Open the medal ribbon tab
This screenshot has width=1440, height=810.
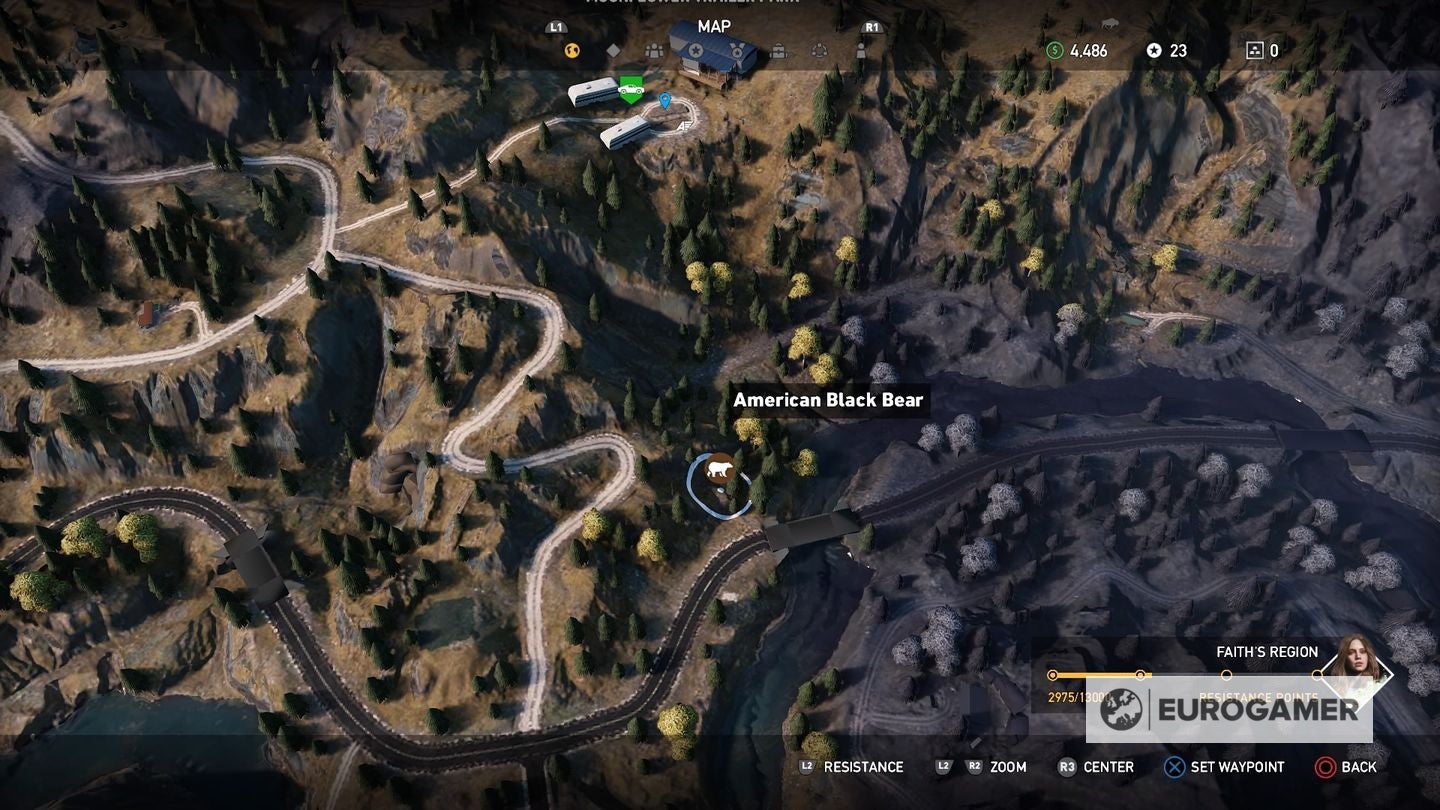click(x=737, y=50)
